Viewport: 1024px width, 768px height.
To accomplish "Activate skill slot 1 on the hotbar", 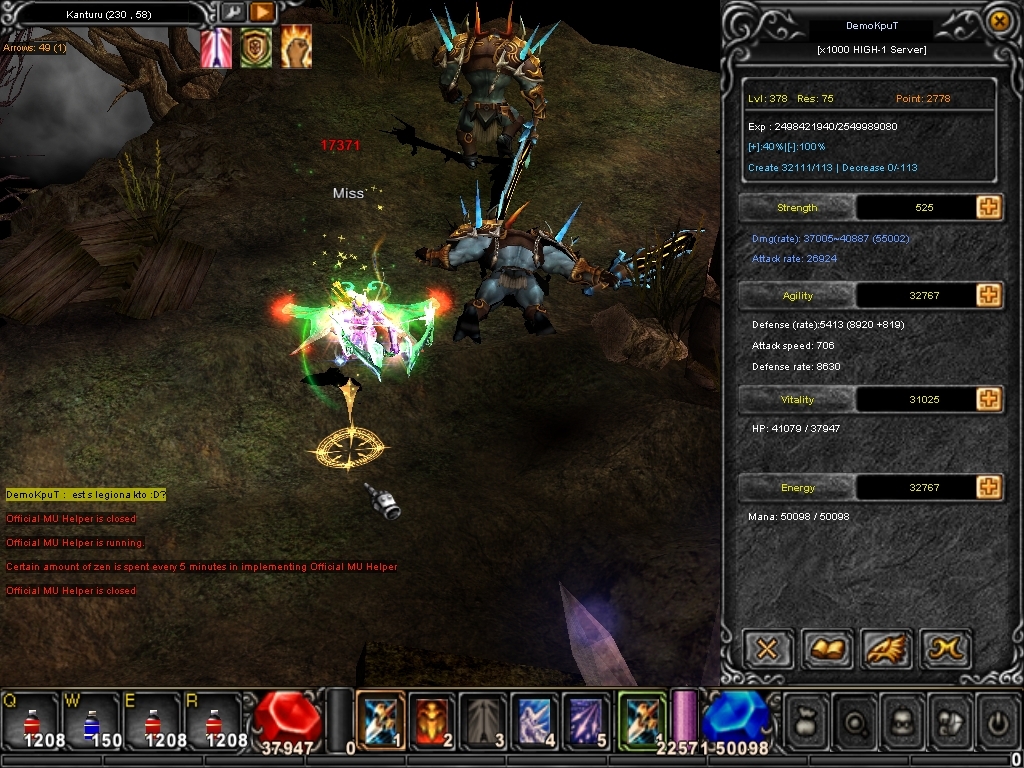I will 380,720.
